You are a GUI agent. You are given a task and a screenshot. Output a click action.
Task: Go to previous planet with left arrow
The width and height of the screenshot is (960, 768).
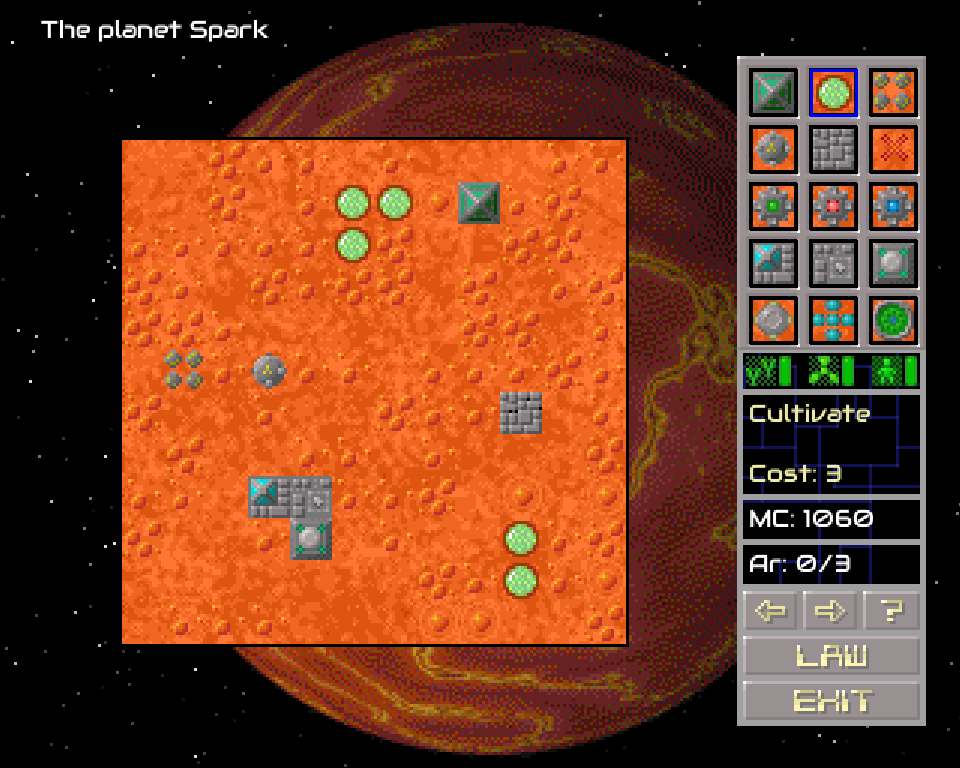[x=771, y=610]
